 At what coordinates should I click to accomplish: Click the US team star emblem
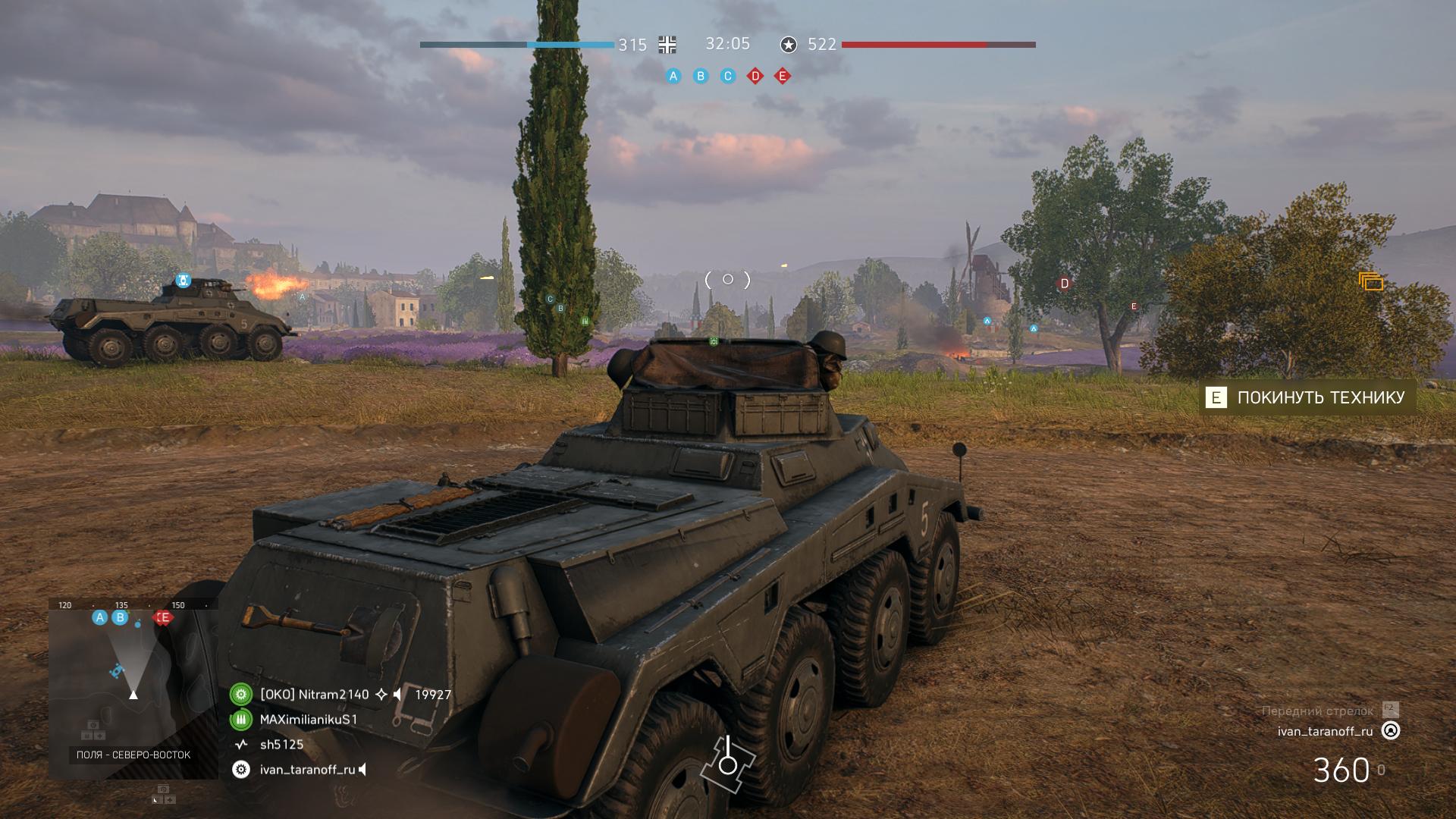click(789, 45)
